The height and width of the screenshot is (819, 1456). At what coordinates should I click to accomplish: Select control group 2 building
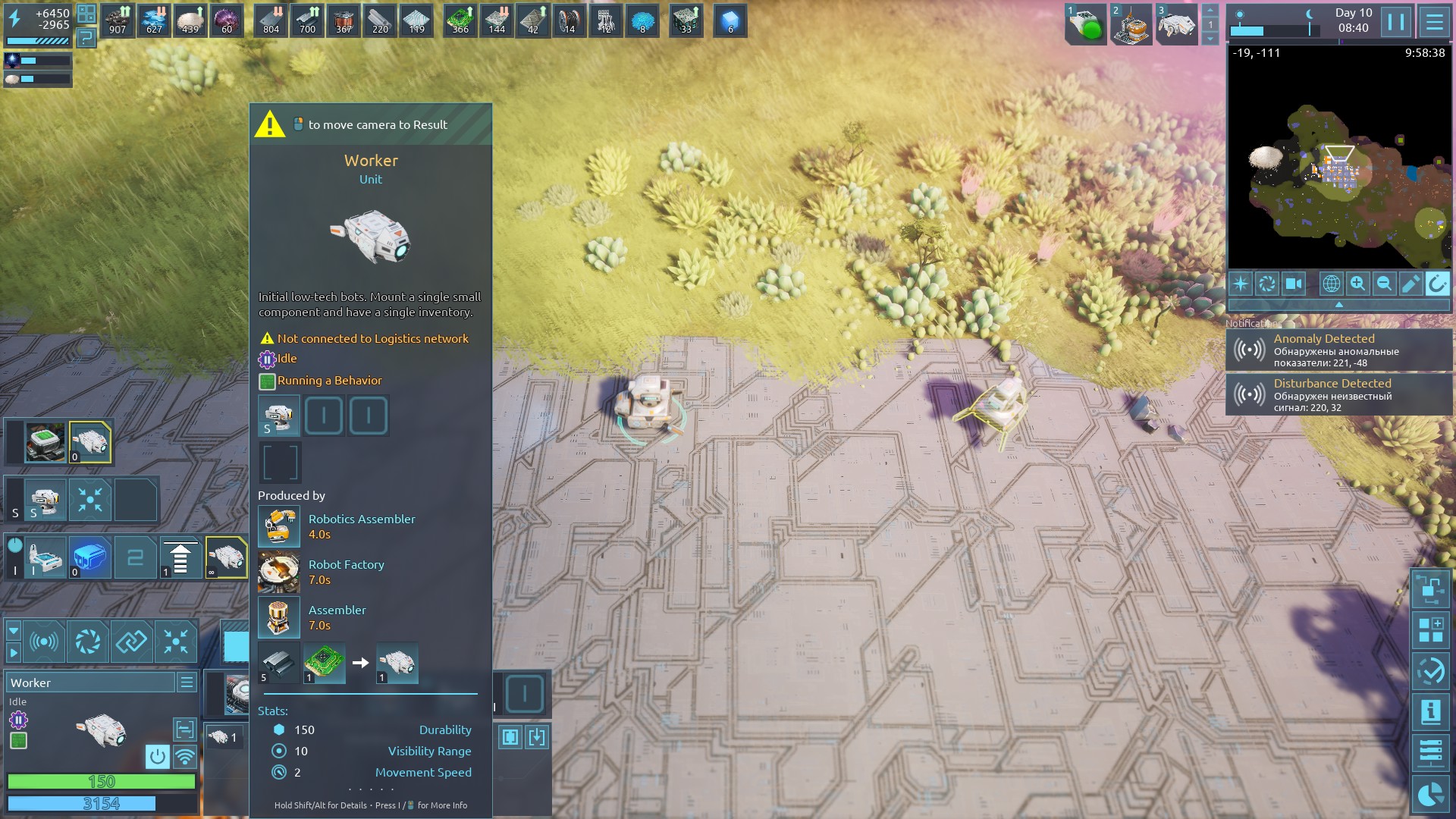tap(1131, 23)
